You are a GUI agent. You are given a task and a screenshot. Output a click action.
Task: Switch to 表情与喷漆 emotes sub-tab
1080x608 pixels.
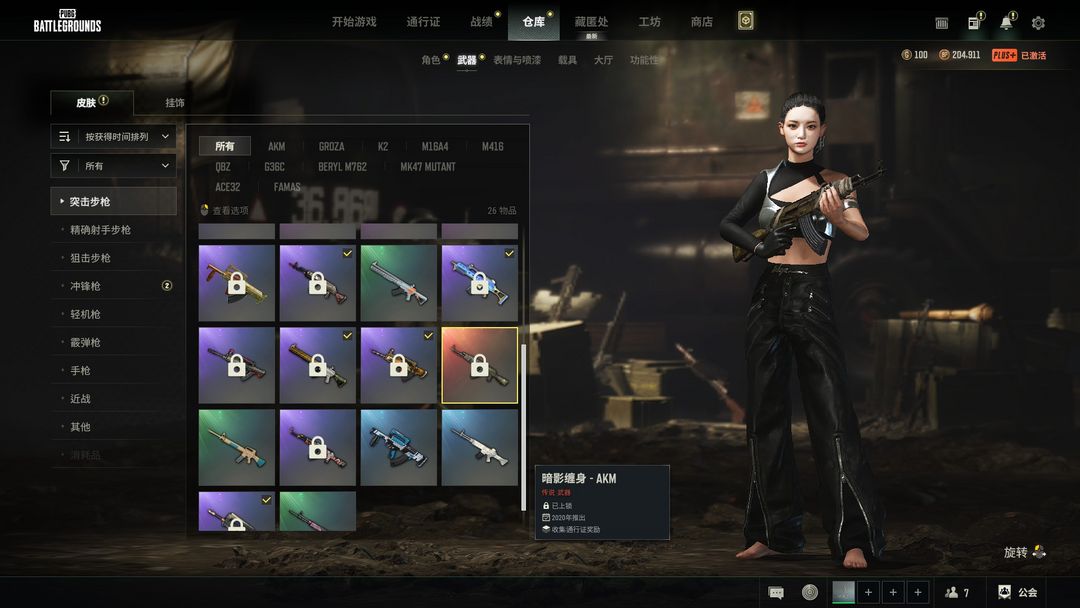pyautogui.click(x=517, y=60)
